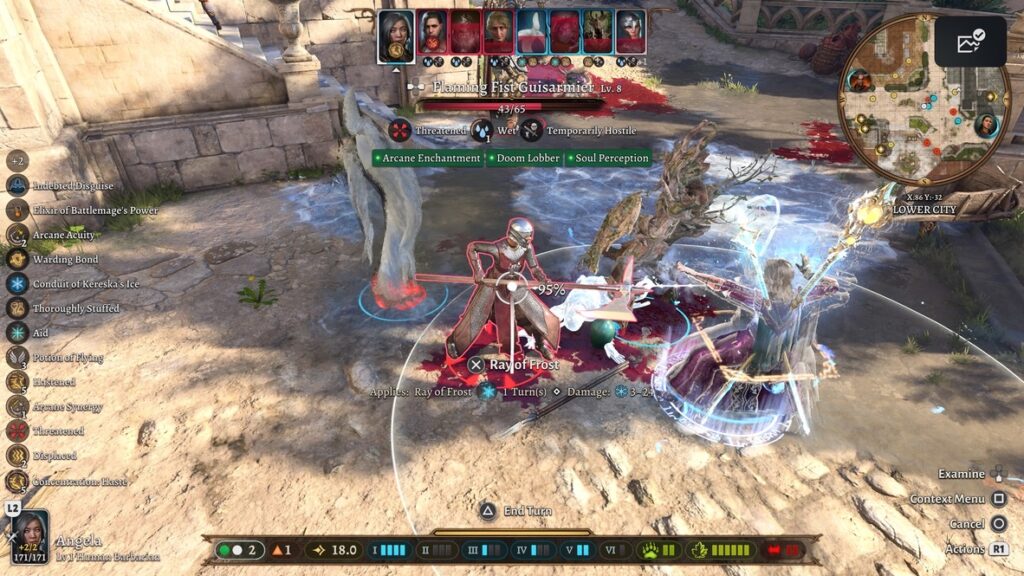The width and height of the screenshot is (1024, 576).
Task: Inspect the Warding Bond status icon
Action: [17, 259]
